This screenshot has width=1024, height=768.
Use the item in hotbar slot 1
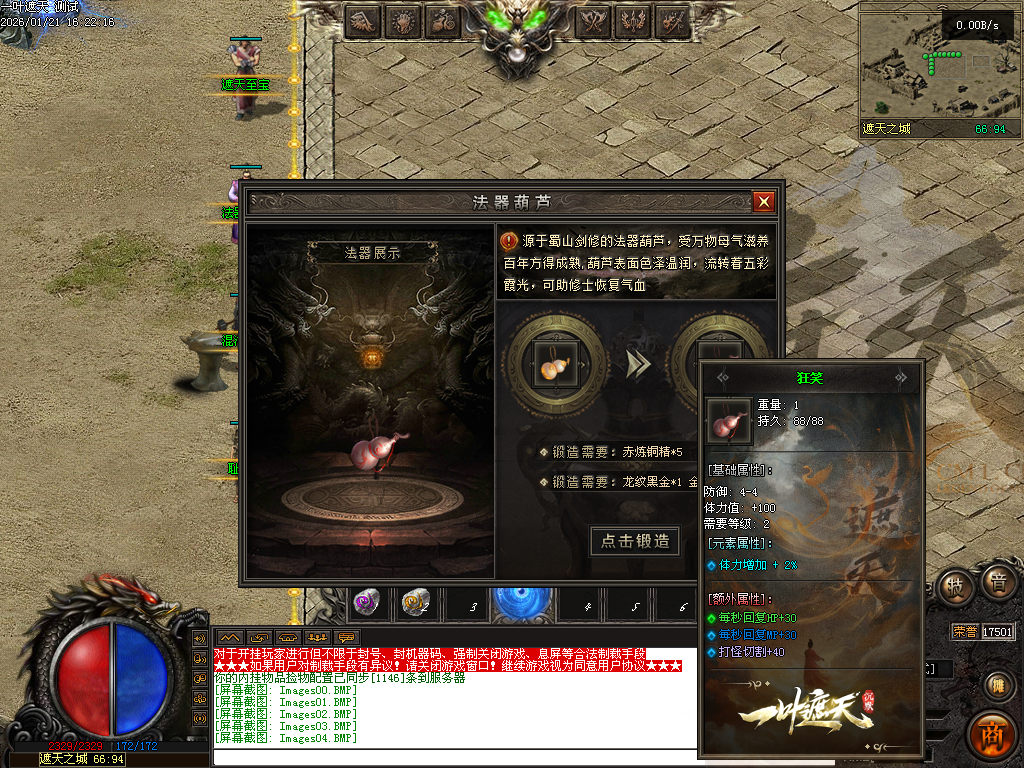(367, 603)
